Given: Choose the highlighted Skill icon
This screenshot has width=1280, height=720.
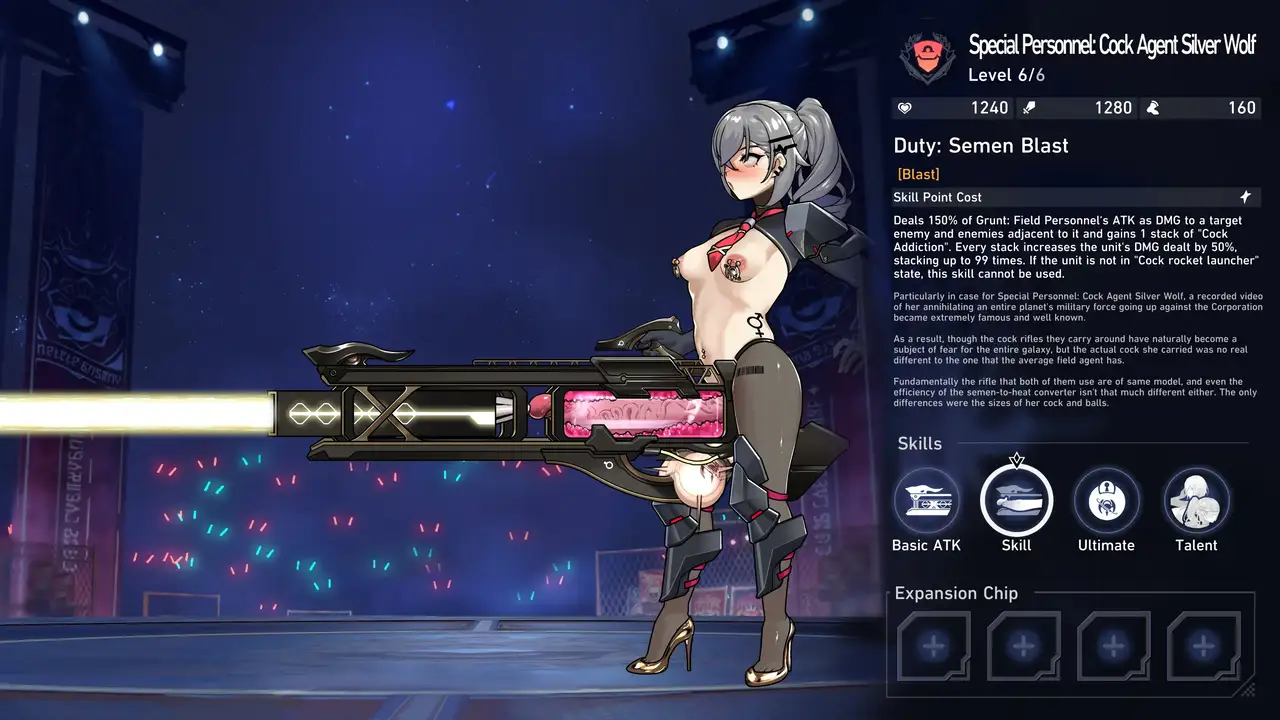Looking at the screenshot, I should (x=1016, y=500).
